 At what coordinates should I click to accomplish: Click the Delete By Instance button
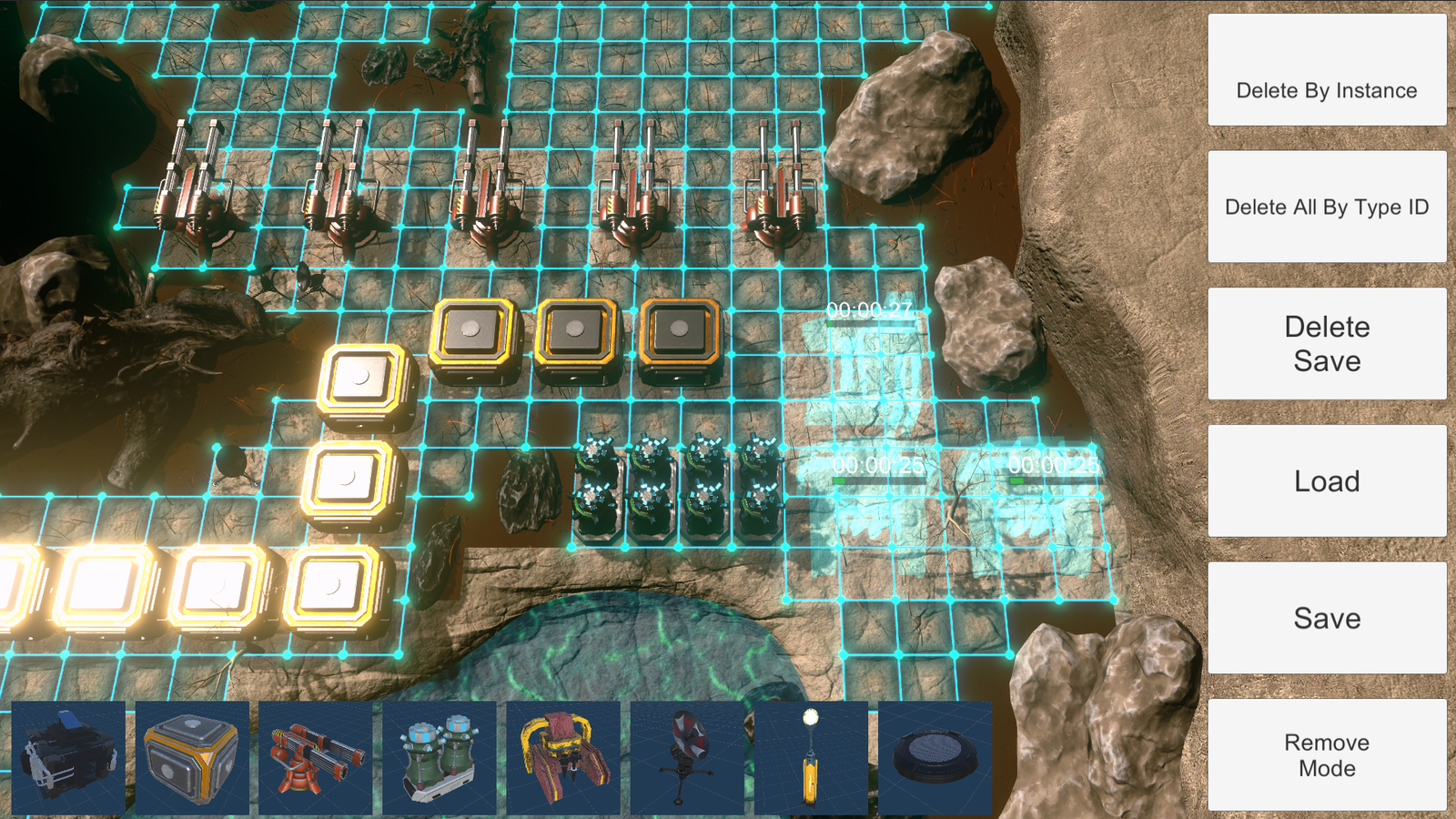[x=1326, y=70]
